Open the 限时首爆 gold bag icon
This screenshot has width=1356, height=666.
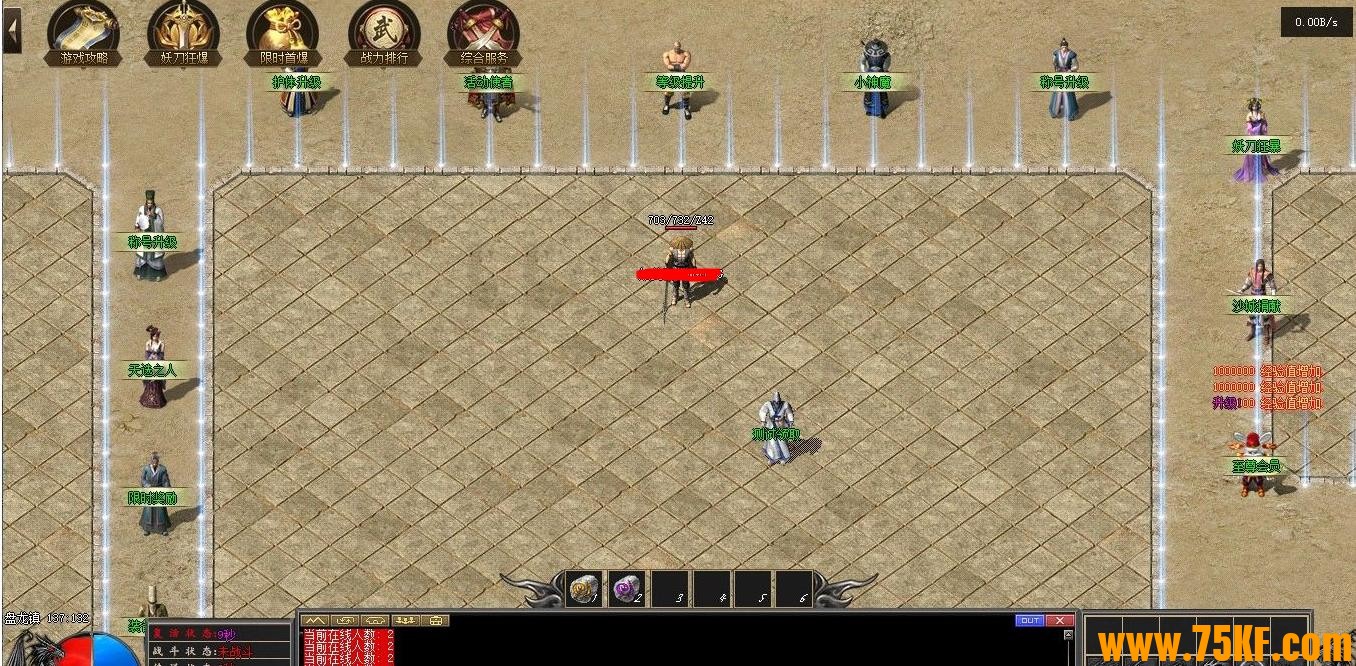283,32
